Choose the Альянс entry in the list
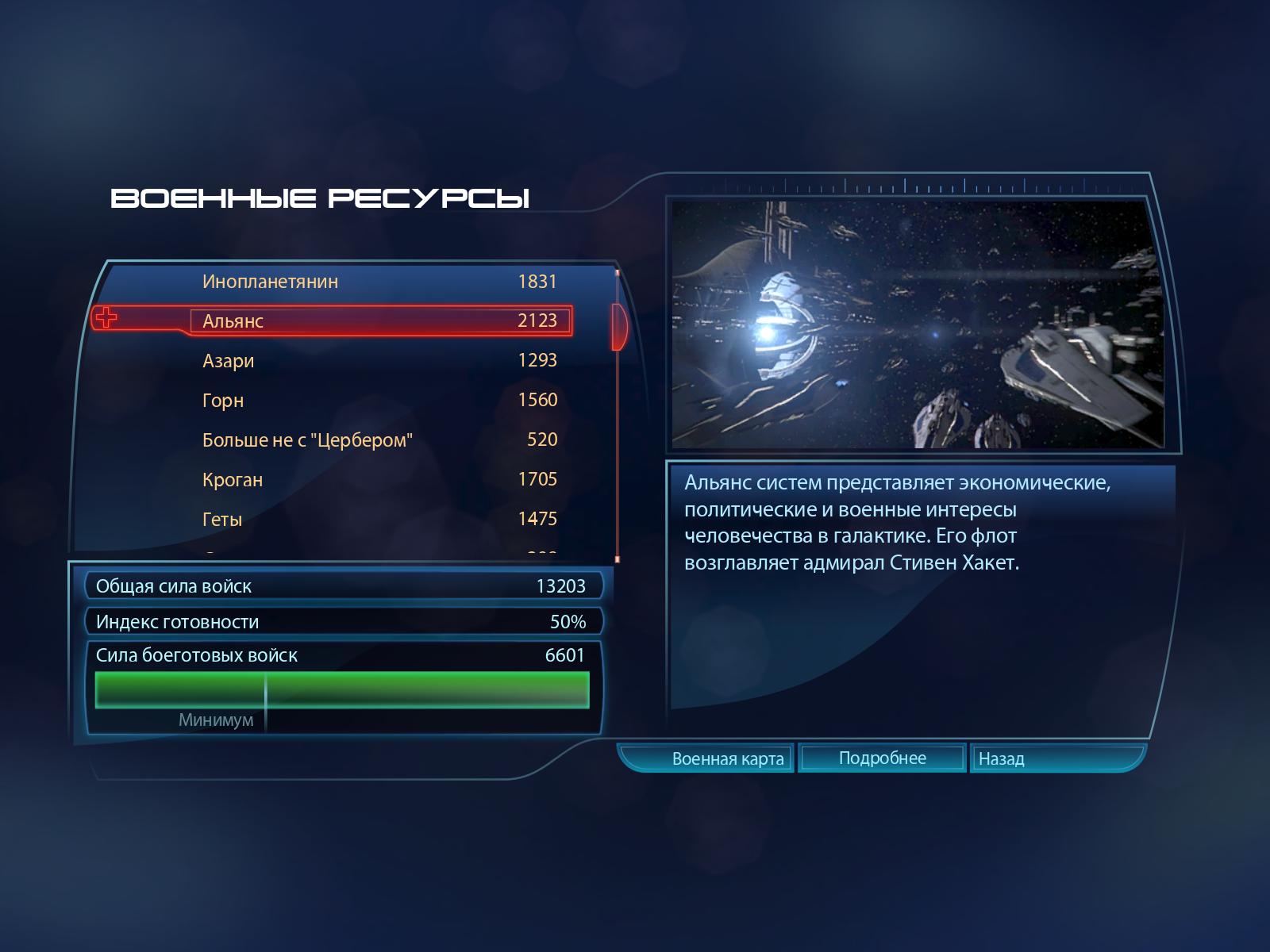 379,321
